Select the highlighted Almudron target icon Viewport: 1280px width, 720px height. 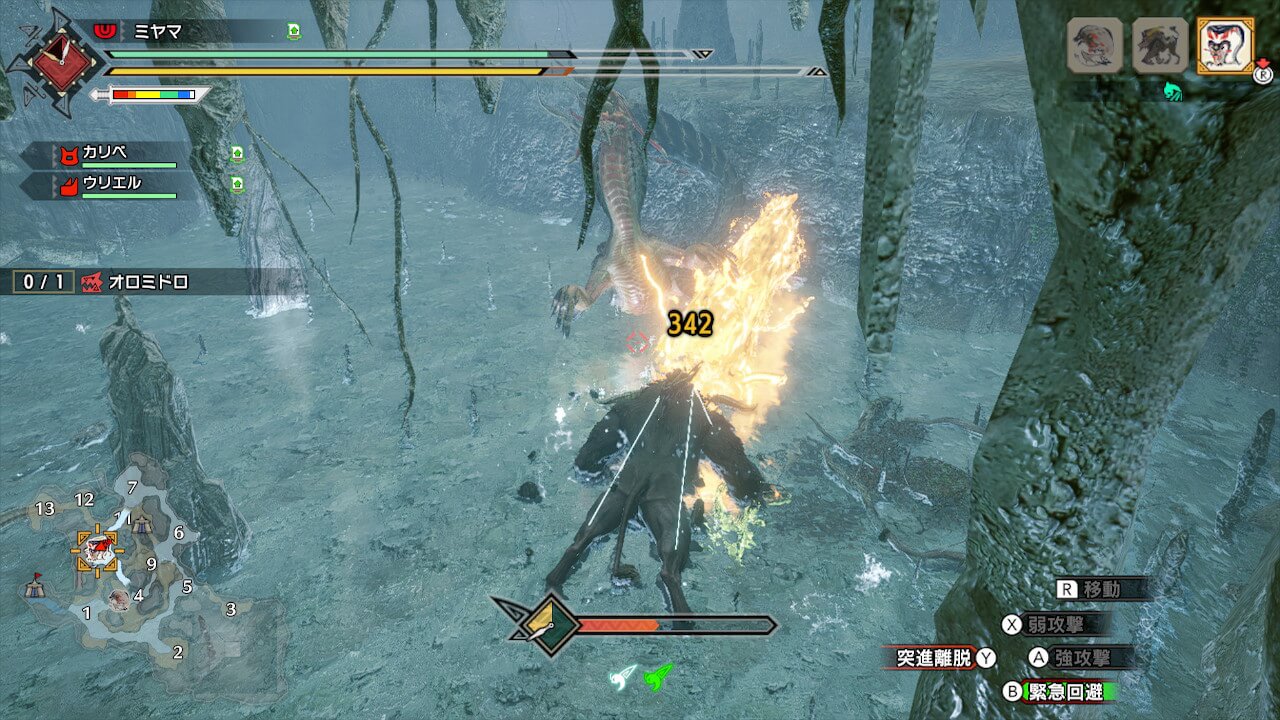click(1225, 45)
